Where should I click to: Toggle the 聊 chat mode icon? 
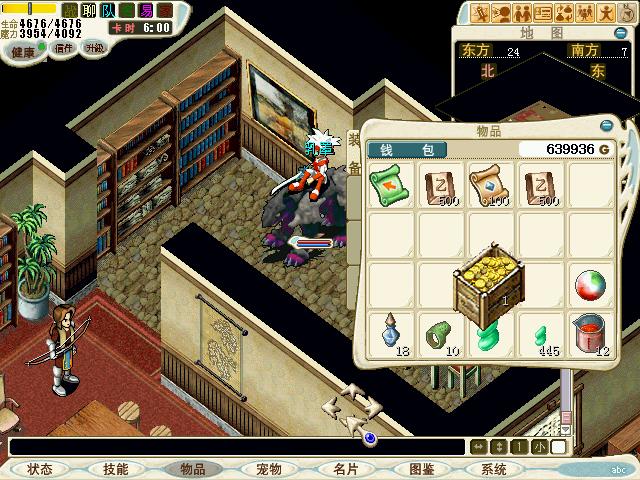[88, 12]
